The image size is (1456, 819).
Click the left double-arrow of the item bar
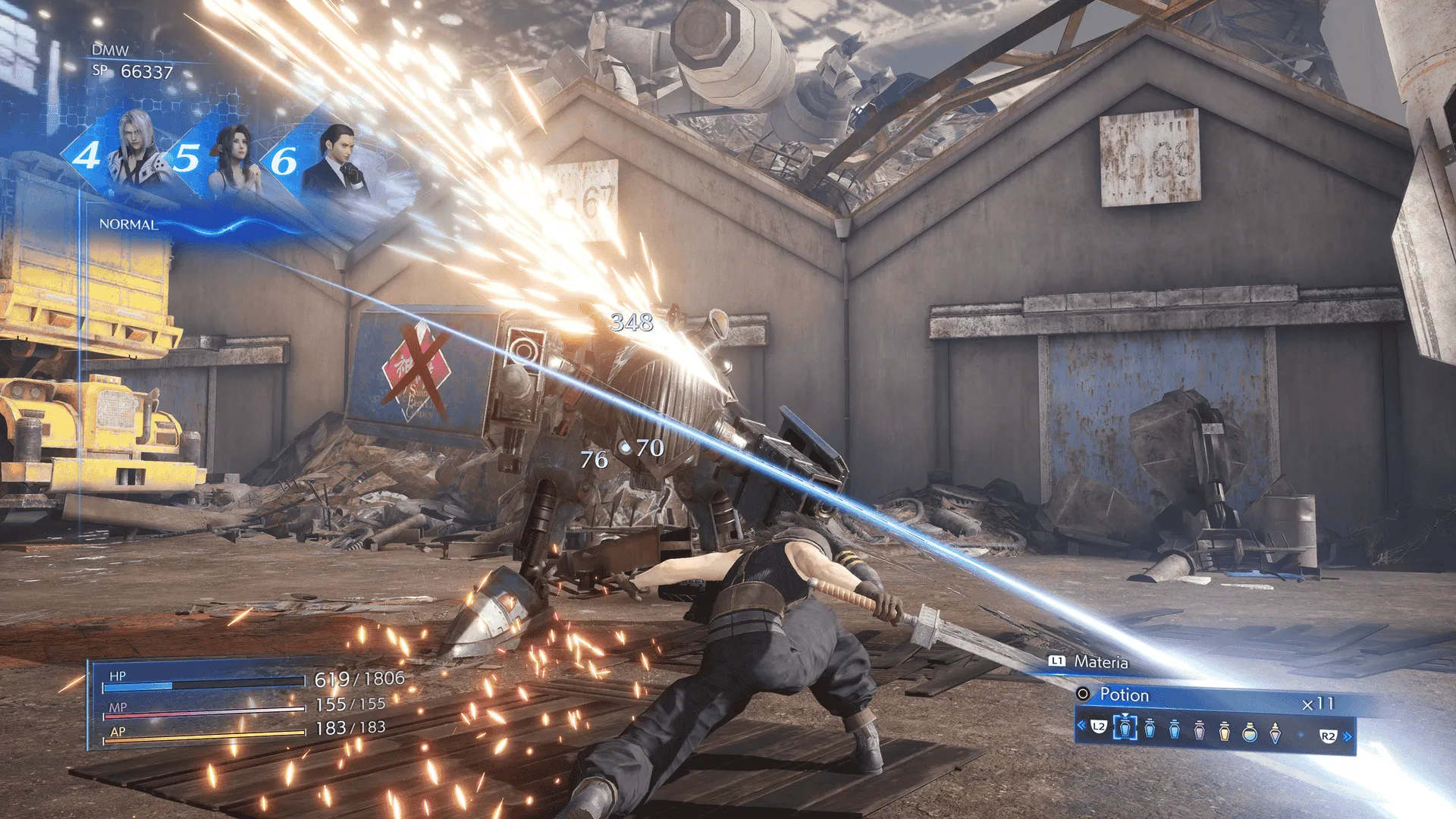1081,726
